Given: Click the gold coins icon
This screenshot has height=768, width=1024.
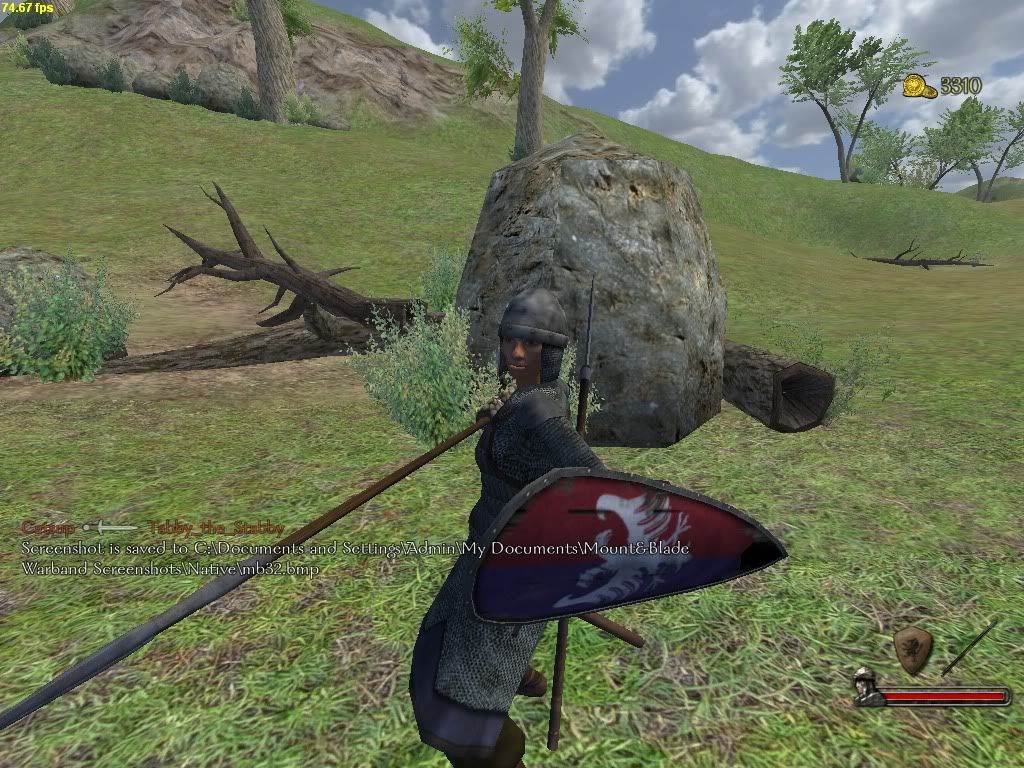Looking at the screenshot, I should point(919,87).
